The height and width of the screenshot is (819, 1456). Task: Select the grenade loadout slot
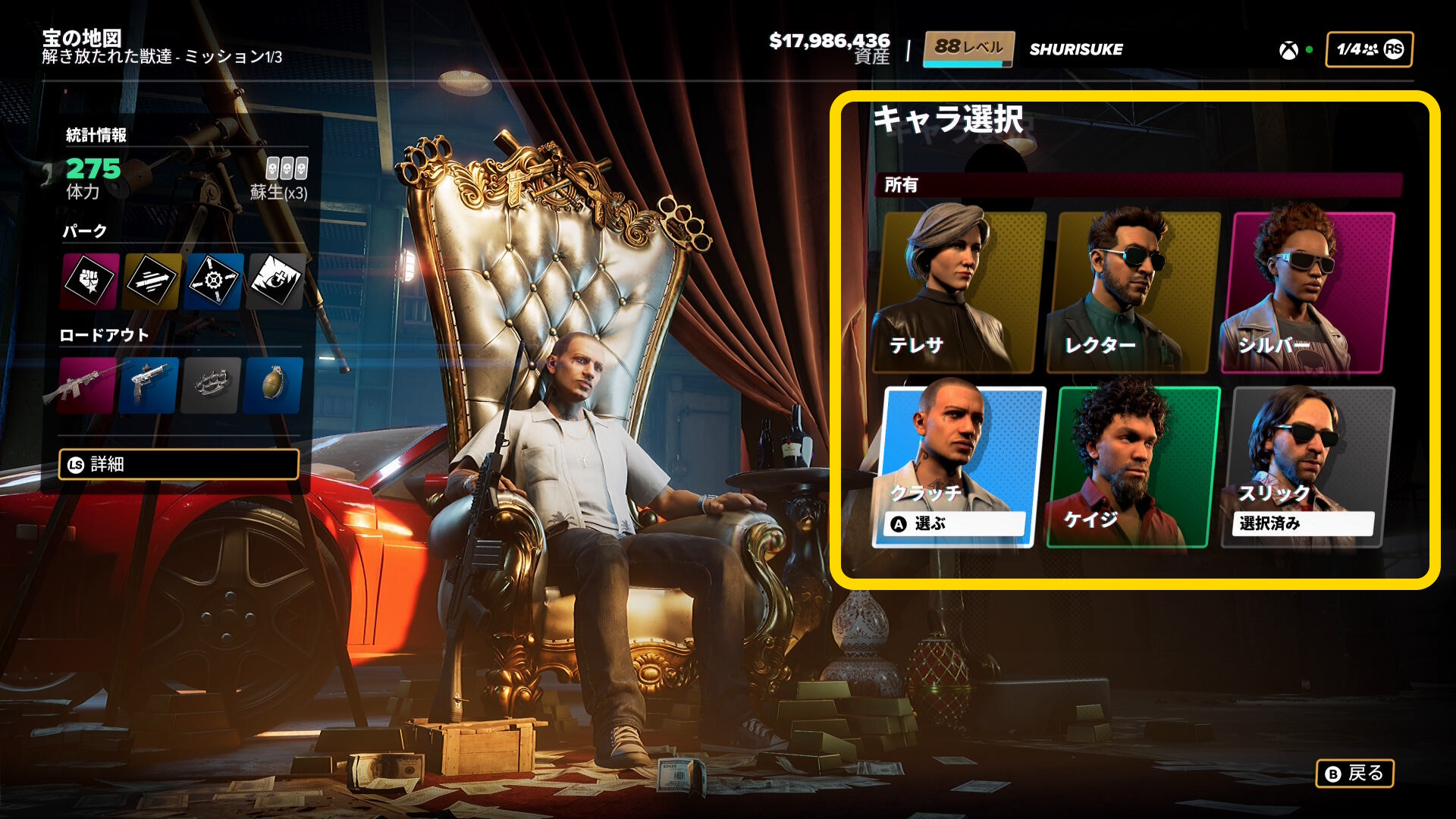273,385
